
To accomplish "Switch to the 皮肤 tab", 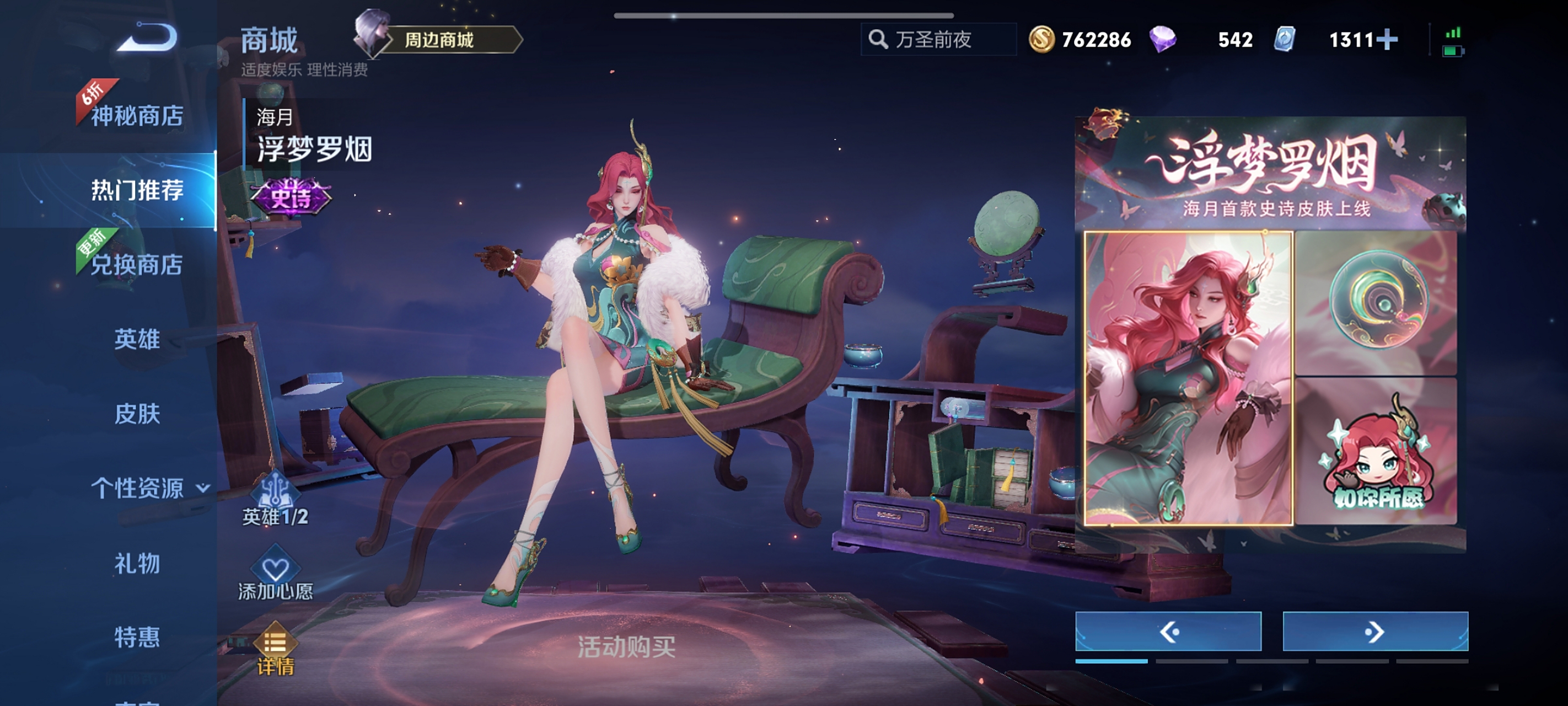I will tap(139, 414).
